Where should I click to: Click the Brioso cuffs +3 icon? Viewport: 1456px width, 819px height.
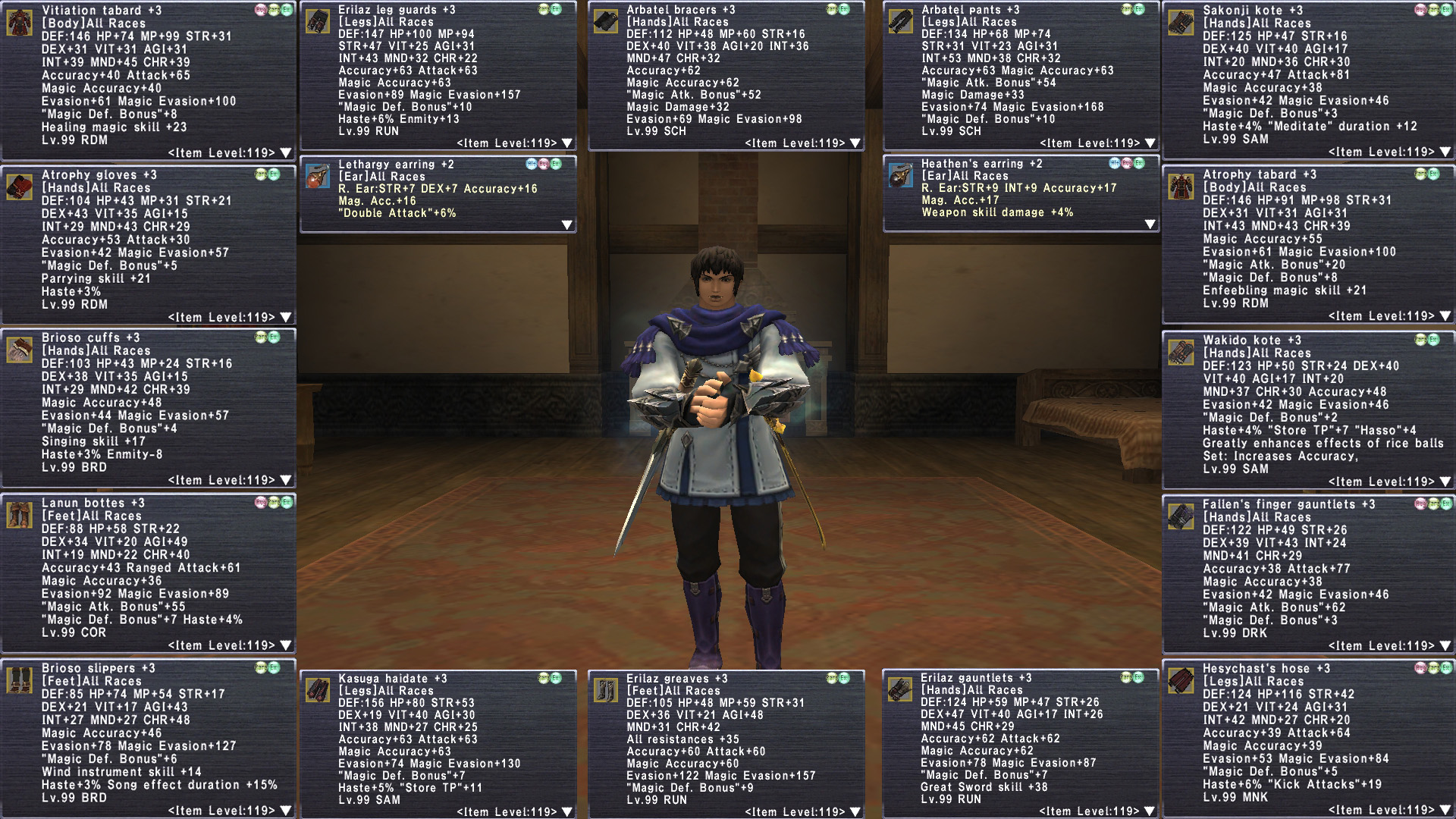pos(19,350)
